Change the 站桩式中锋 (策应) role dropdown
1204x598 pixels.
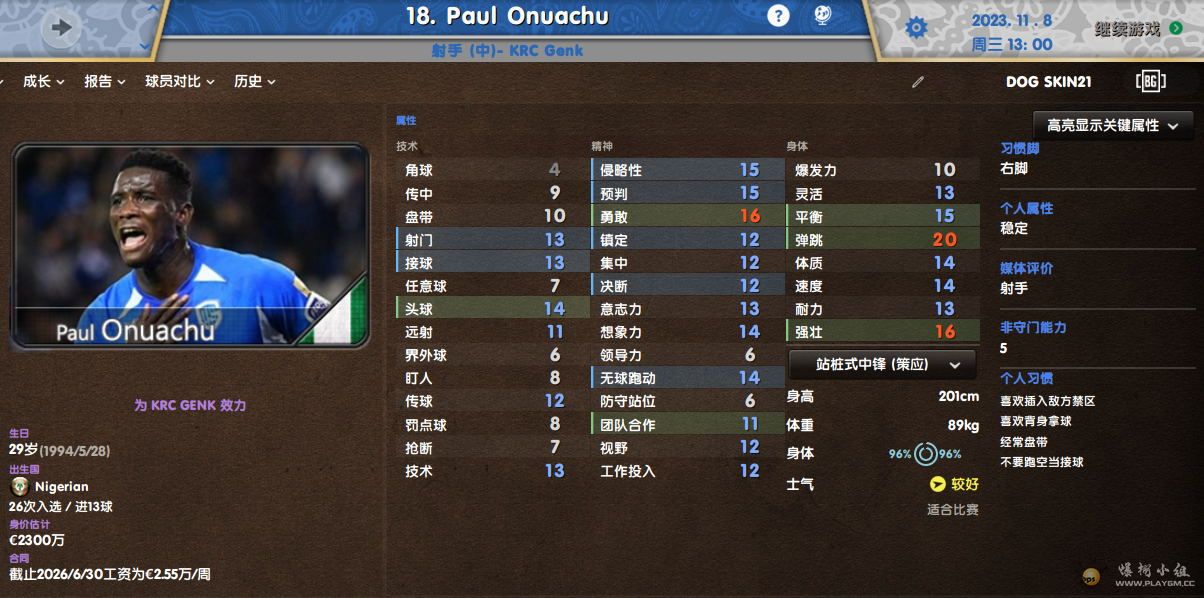tap(881, 364)
